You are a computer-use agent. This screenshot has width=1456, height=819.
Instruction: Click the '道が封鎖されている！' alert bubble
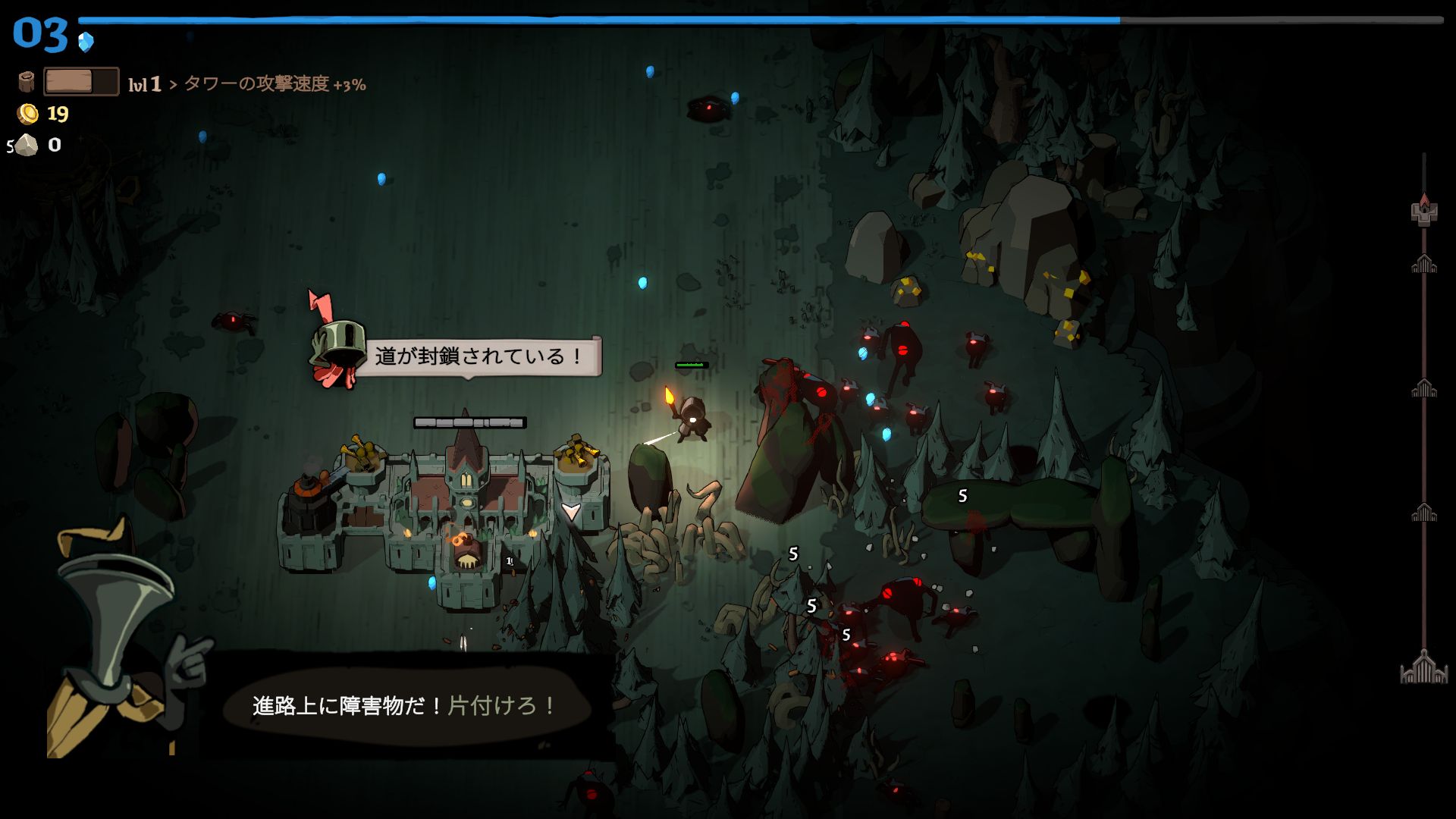click(x=478, y=356)
